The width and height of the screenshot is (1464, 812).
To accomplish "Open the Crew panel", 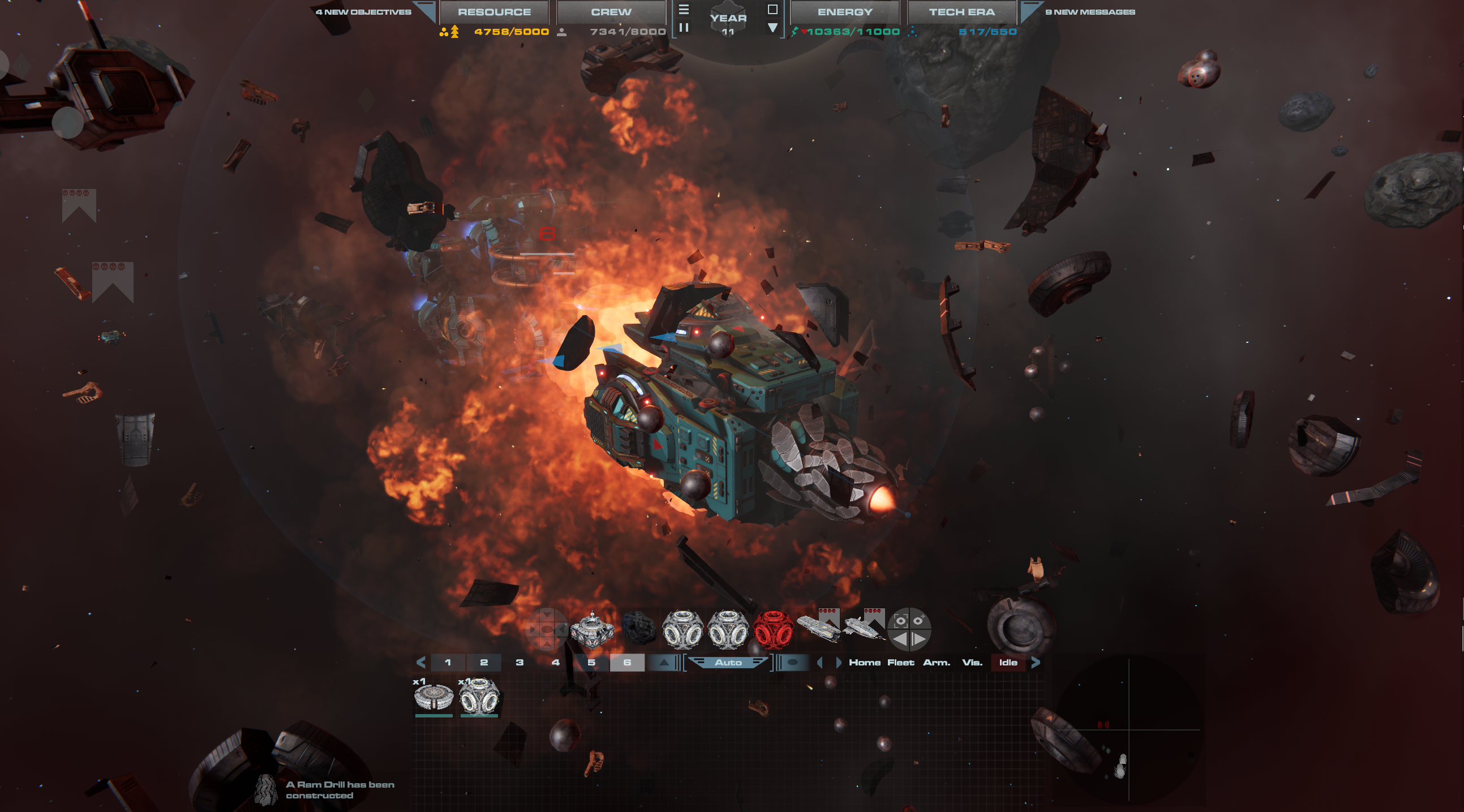I will tap(611, 12).
